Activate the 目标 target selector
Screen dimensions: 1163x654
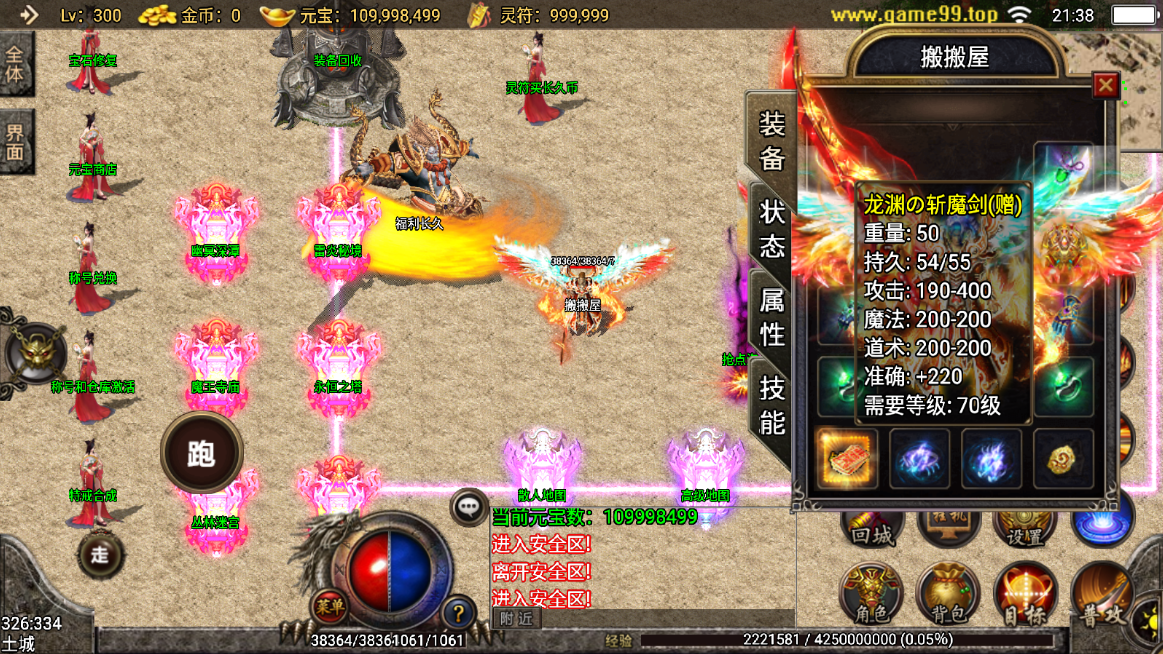(x=1024, y=594)
